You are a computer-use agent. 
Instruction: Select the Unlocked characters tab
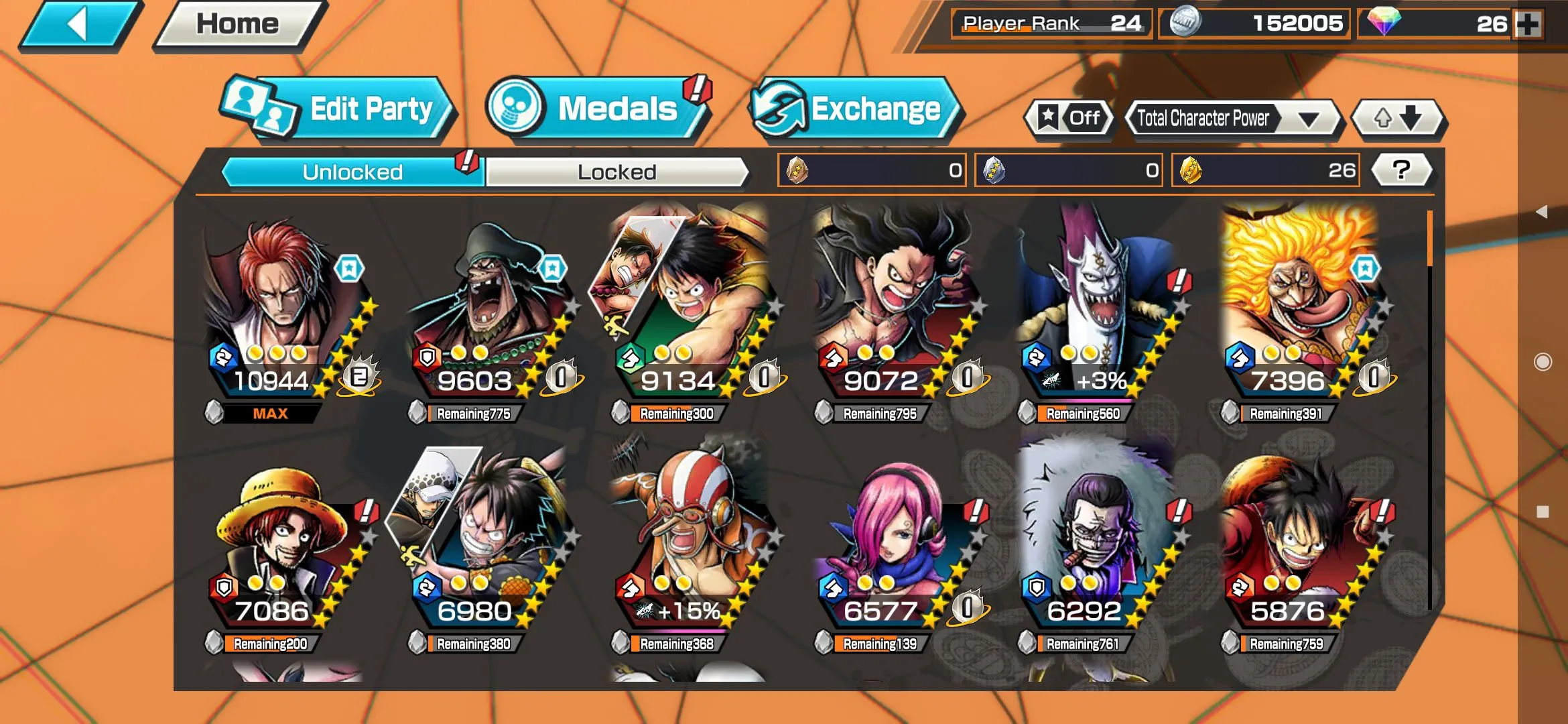coord(352,172)
